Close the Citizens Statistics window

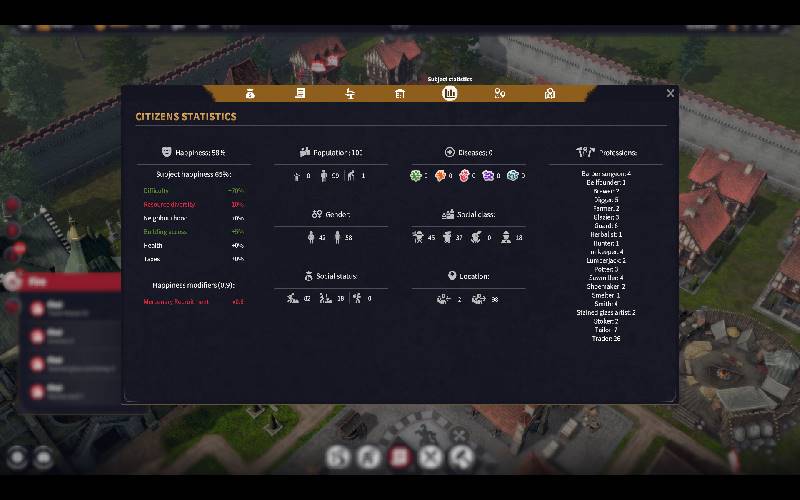[670, 93]
